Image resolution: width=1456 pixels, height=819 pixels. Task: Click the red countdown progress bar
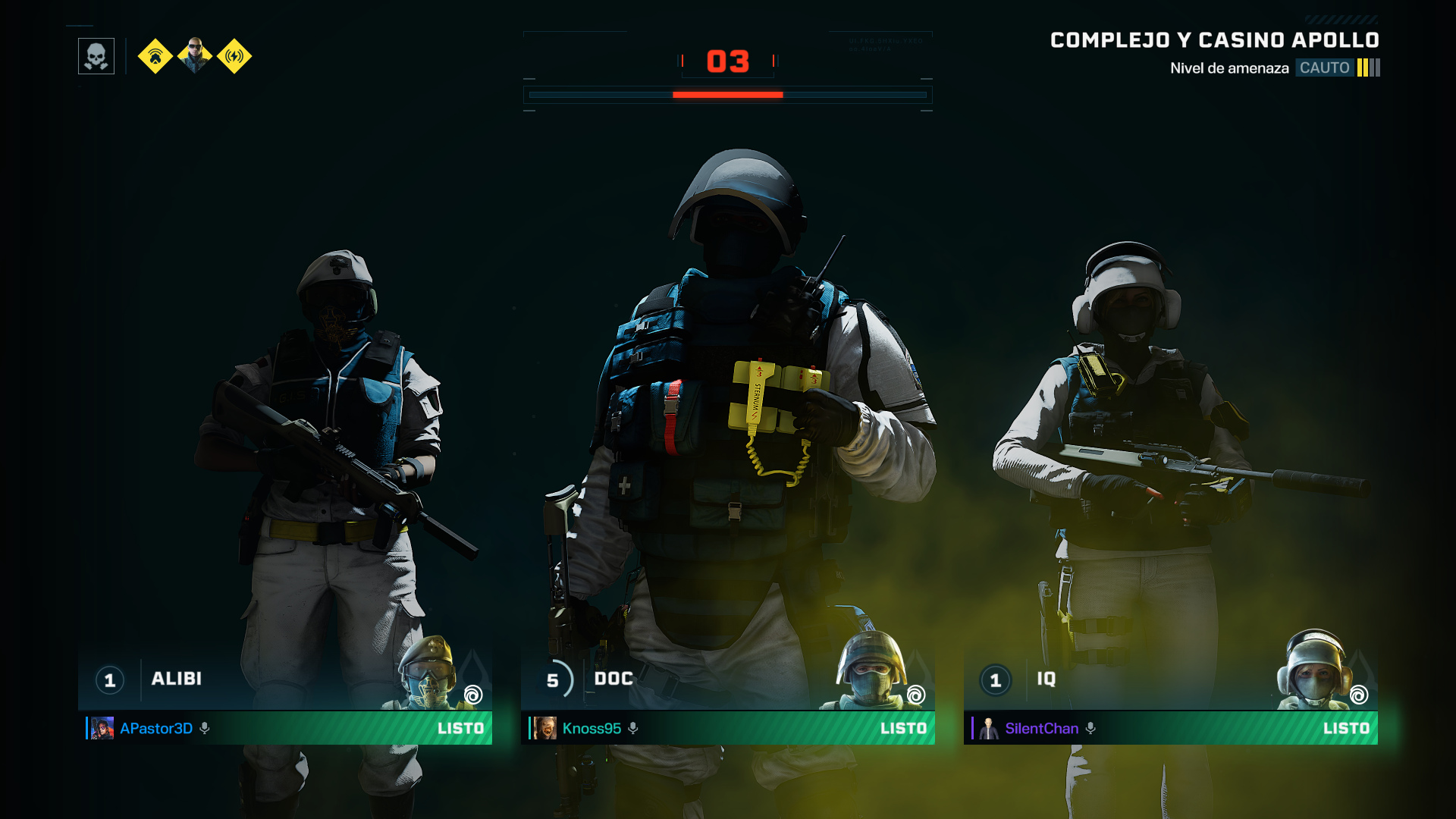tap(726, 94)
